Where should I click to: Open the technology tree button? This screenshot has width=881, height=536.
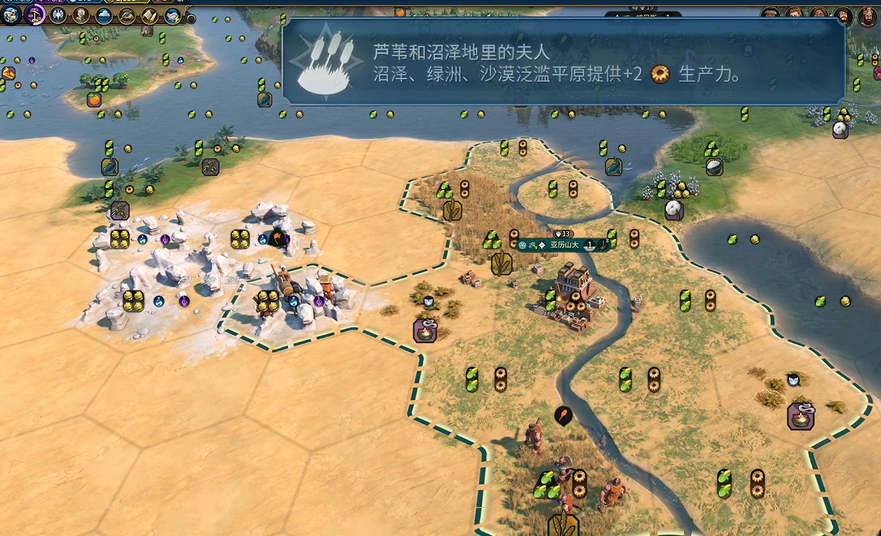11,15
